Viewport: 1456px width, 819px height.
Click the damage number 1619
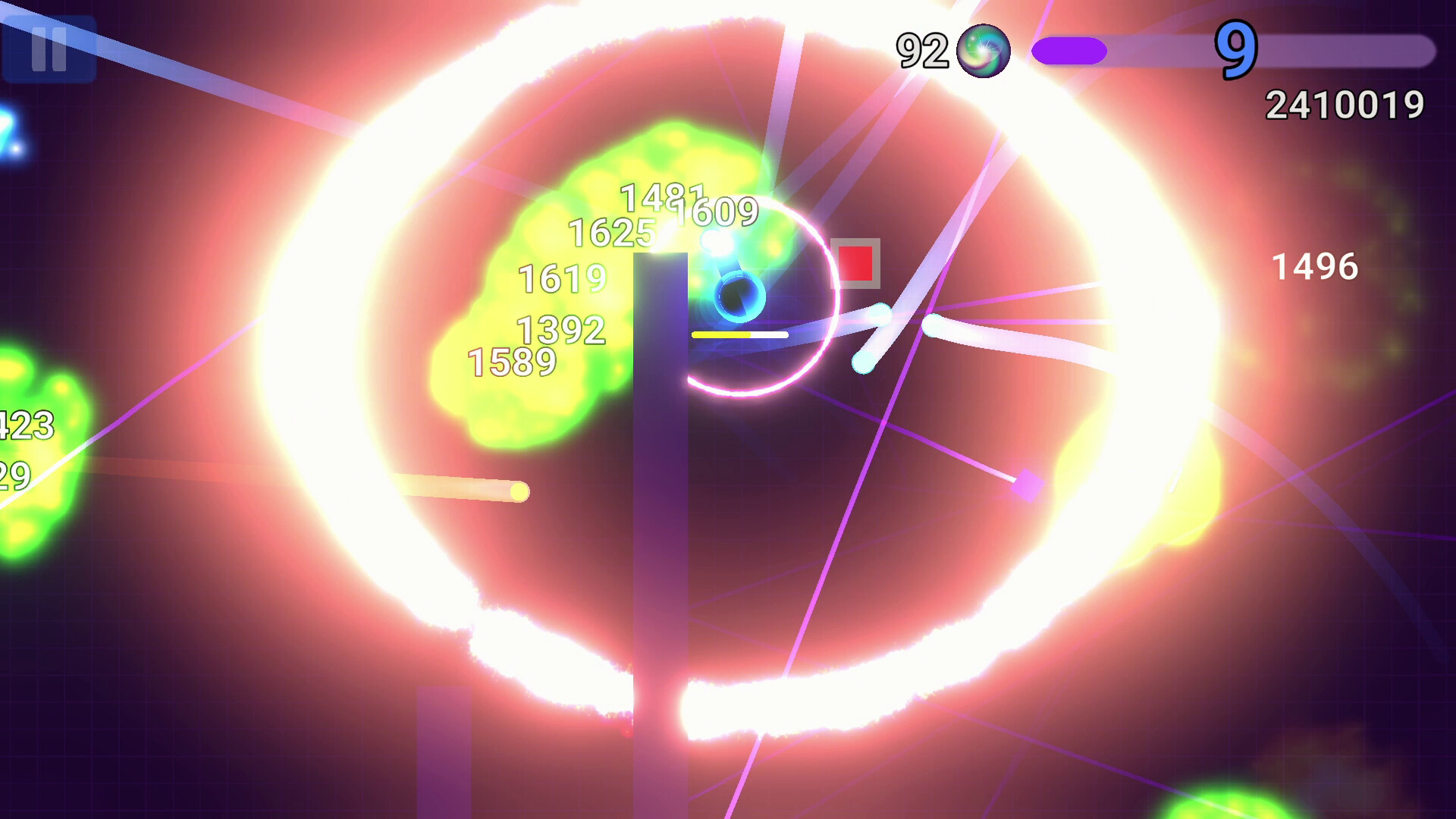(561, 279)
